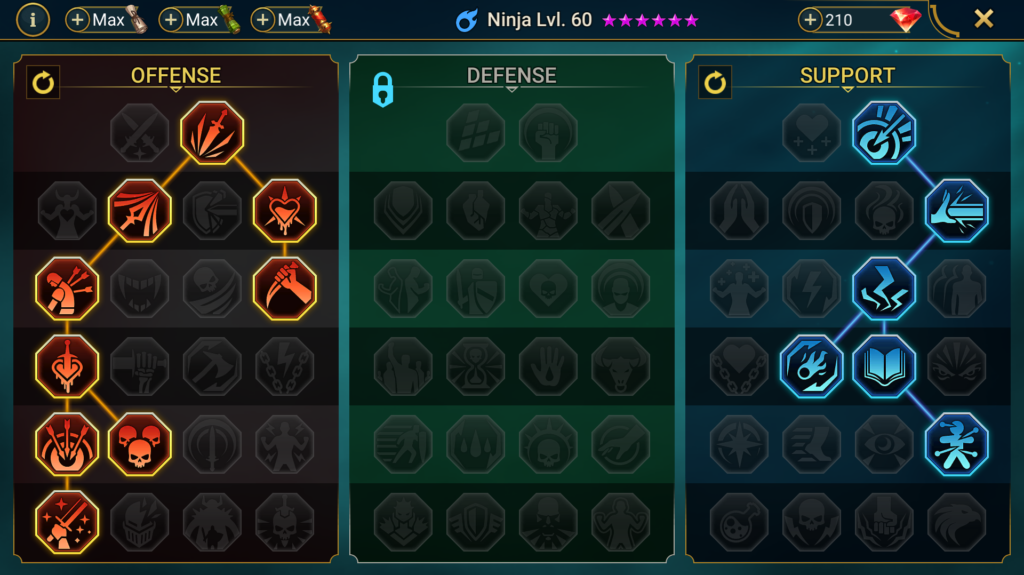Choose the blue open book mastery
The height and width of the screenshot is (575, 1024).
coord(884,366)
